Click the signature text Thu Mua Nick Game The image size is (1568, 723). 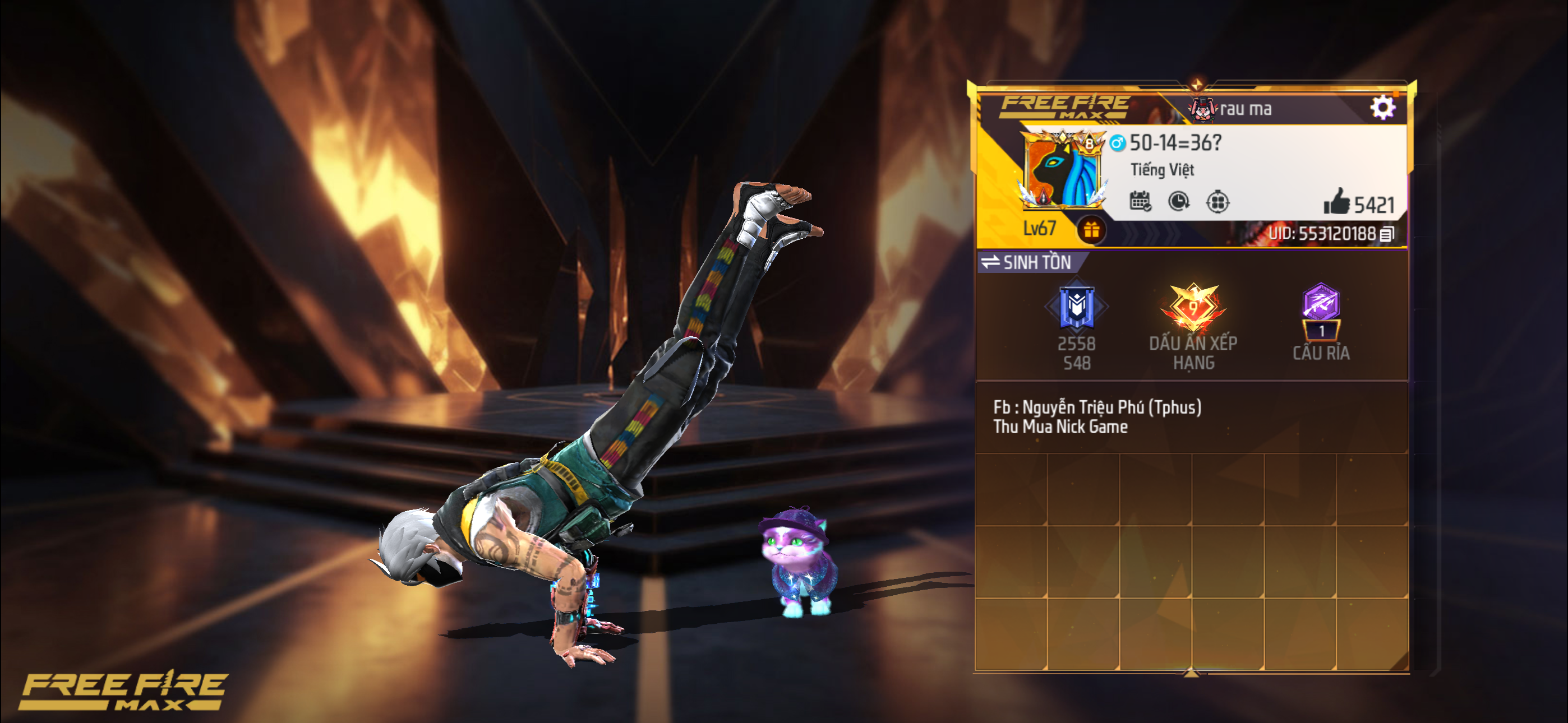click(1060, 427)
